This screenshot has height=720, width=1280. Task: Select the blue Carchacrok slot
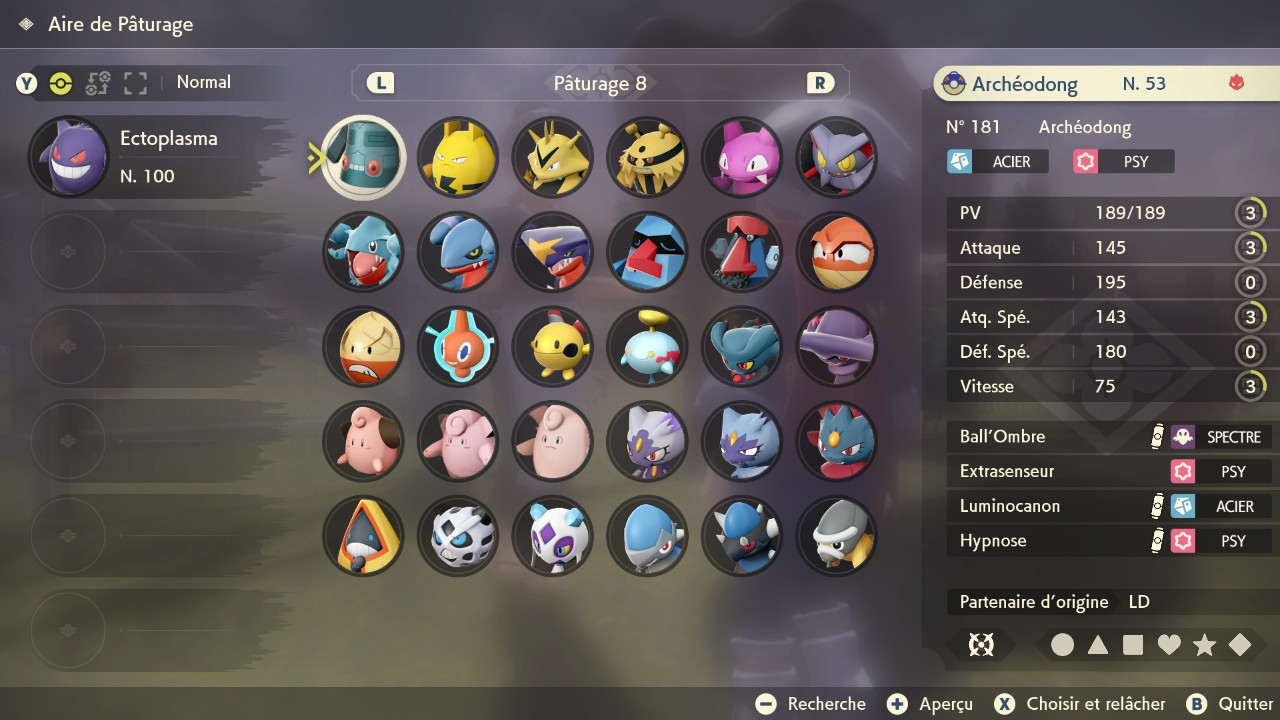[553, 252]
